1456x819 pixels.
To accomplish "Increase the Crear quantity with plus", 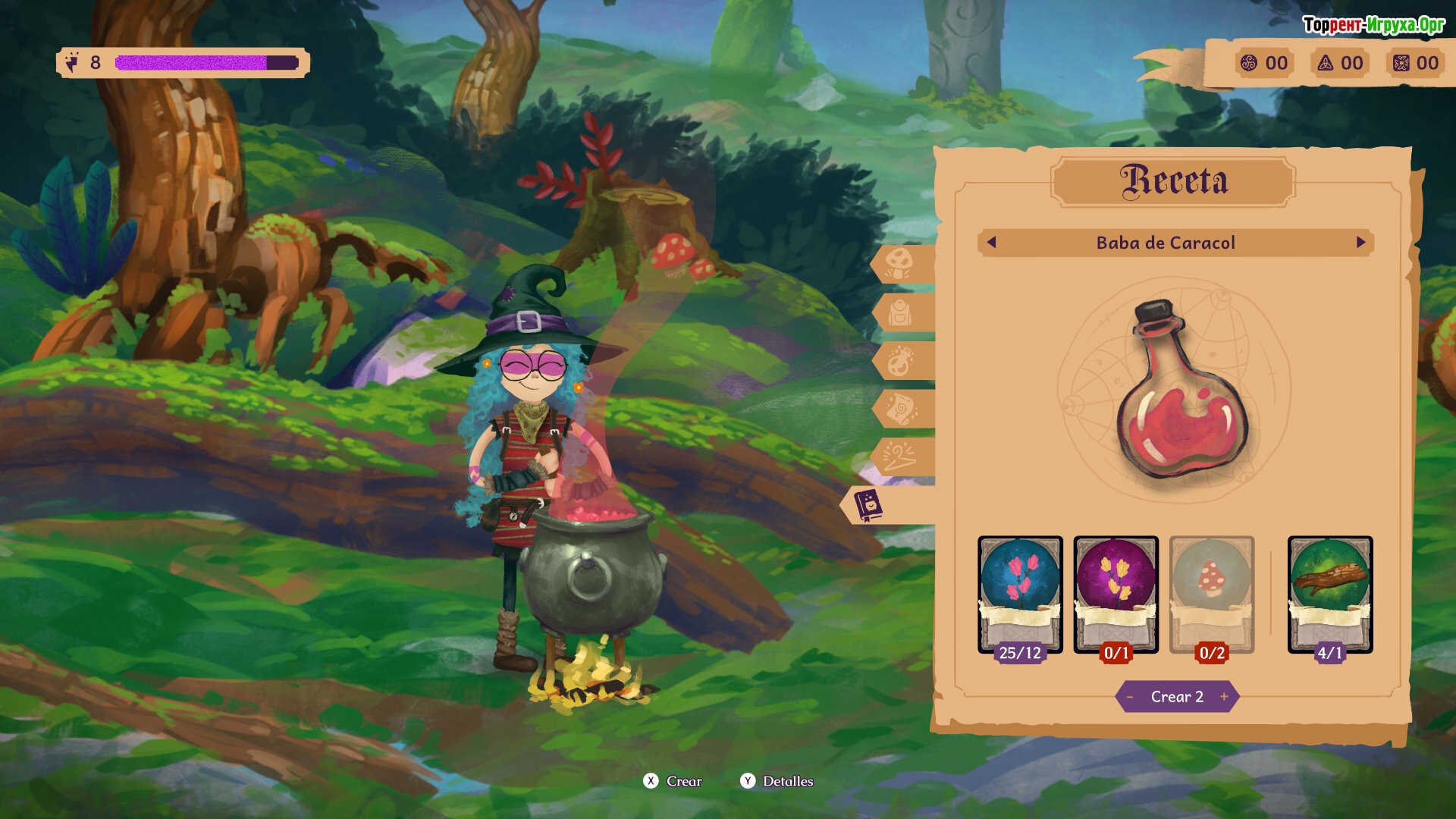I will coord(1224,697).
